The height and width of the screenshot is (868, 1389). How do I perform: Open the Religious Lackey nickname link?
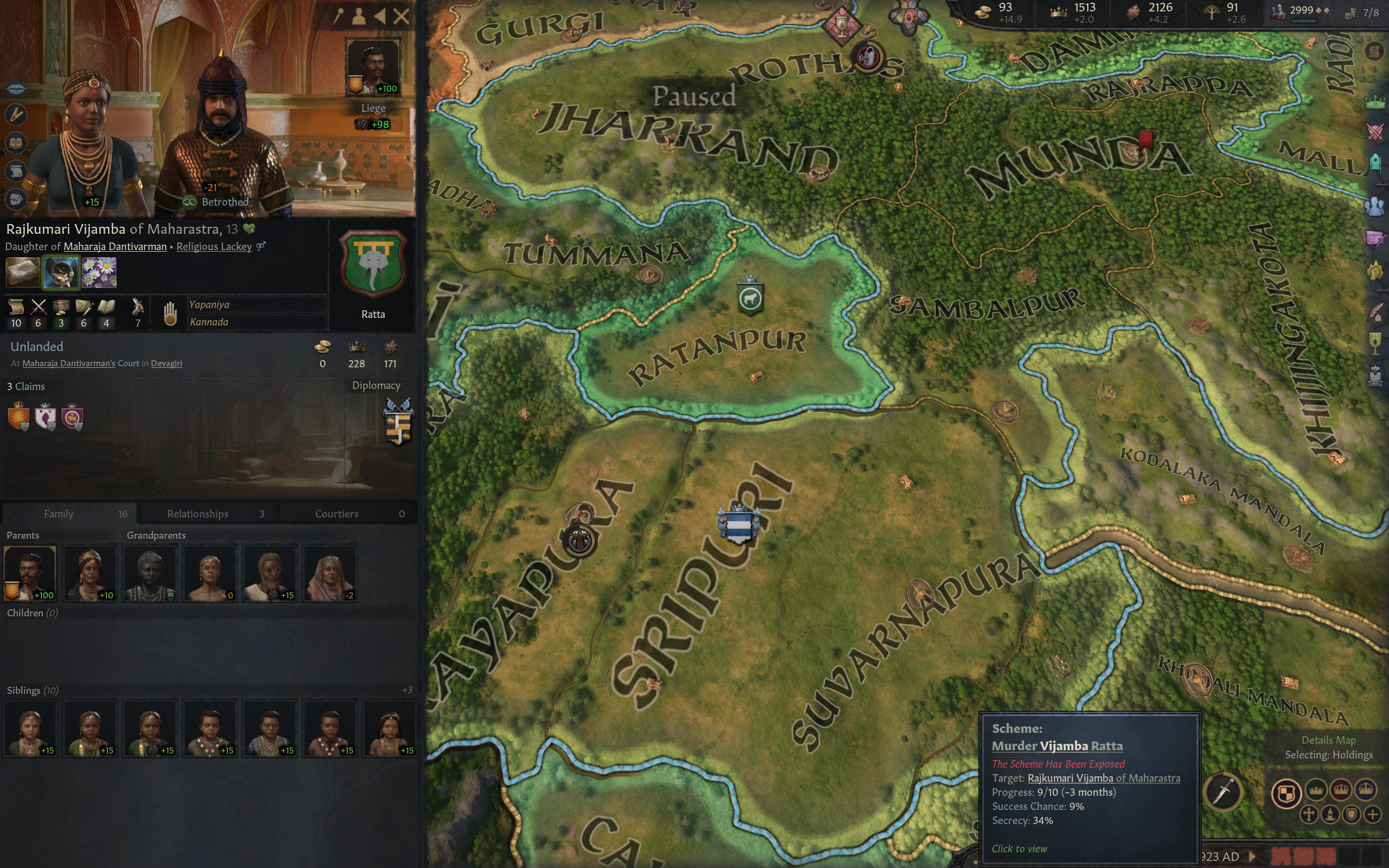(x=214, y=247)
